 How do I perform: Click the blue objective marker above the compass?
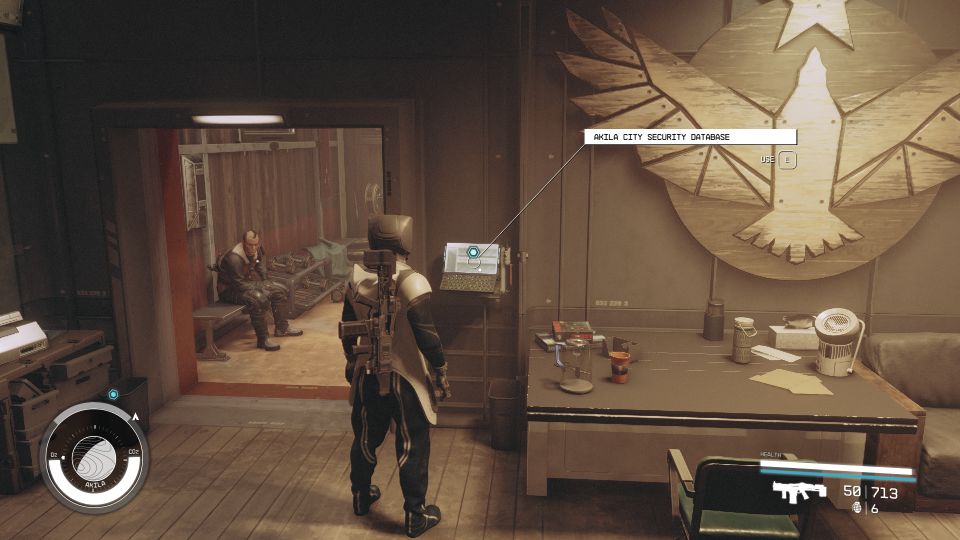[114, 395]
